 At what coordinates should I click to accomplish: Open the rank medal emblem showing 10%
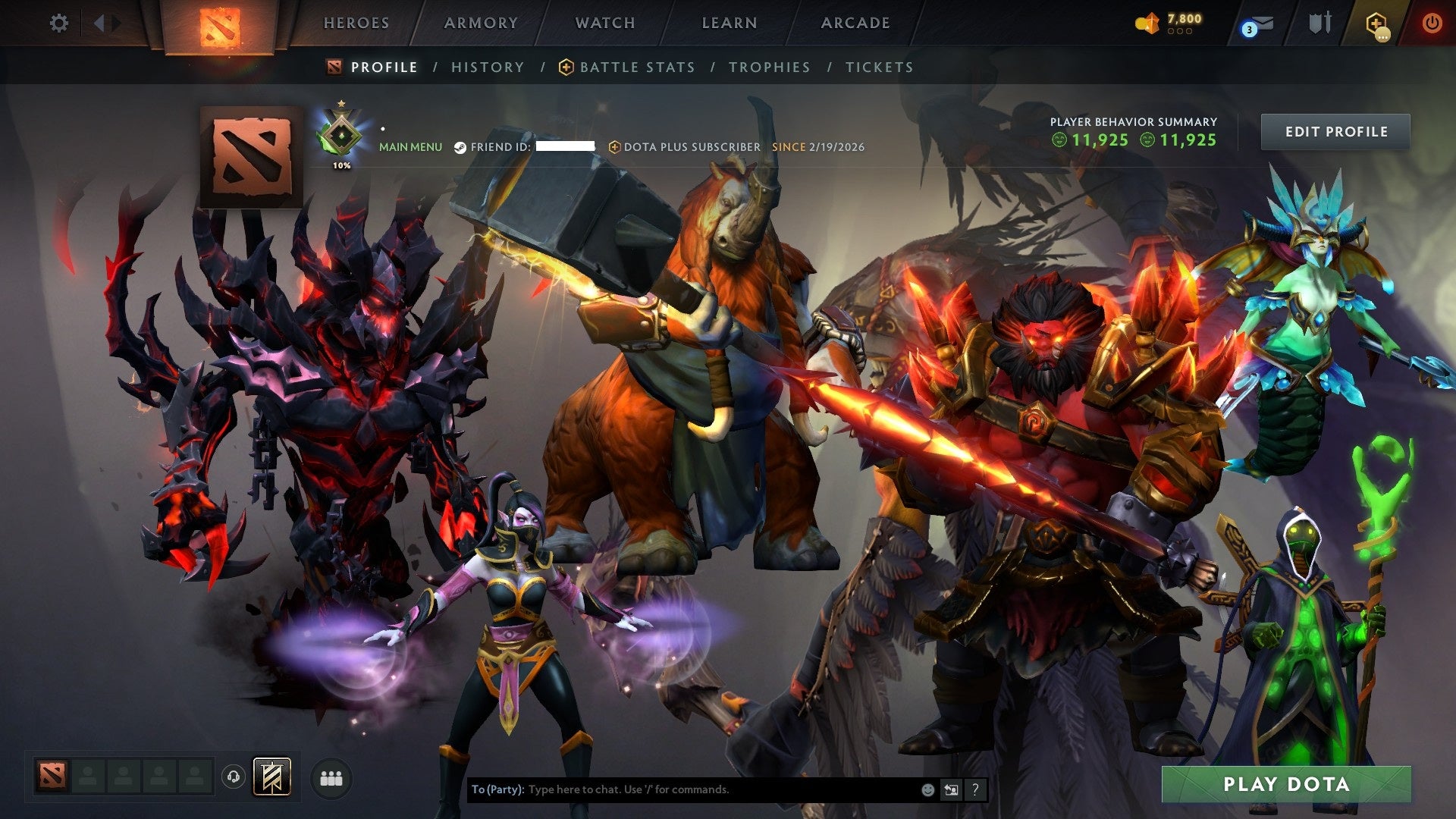tap(341, 135)
